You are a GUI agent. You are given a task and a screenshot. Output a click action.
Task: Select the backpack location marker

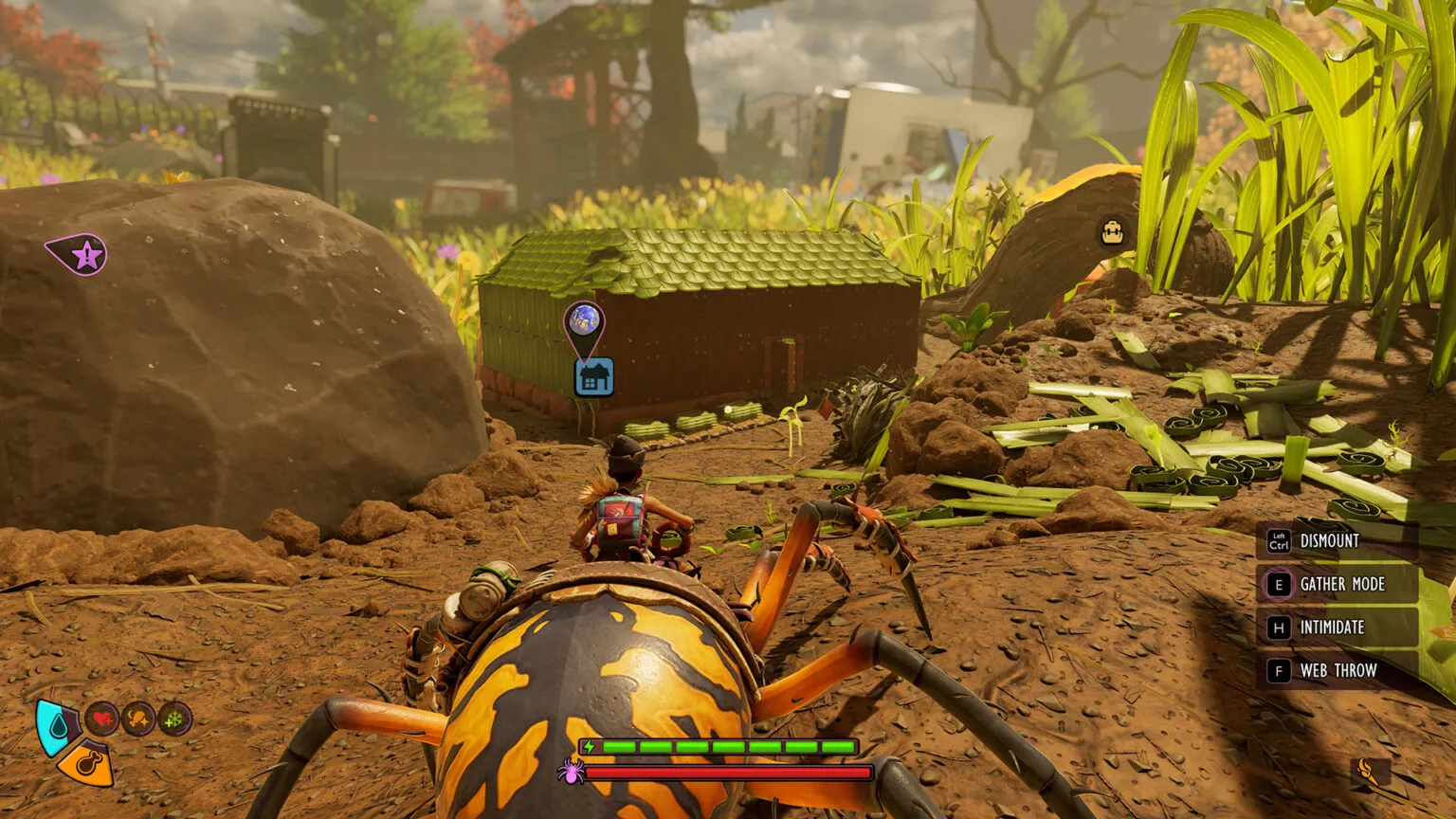1112,232
